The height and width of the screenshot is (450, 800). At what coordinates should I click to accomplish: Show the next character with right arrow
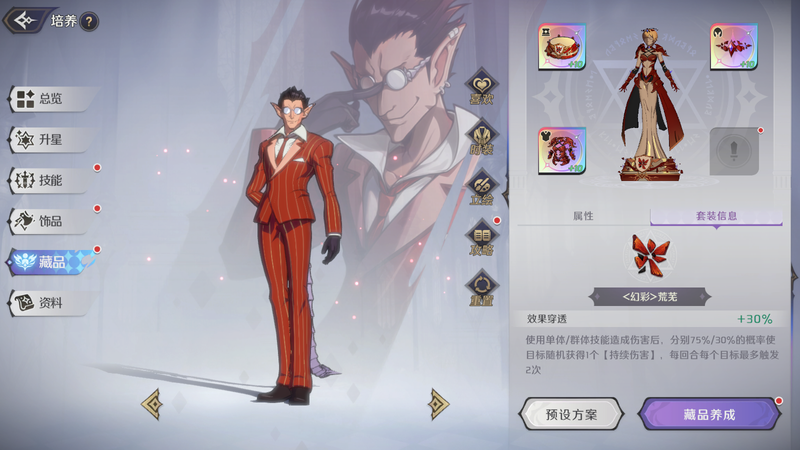click(x=438, y=403)
